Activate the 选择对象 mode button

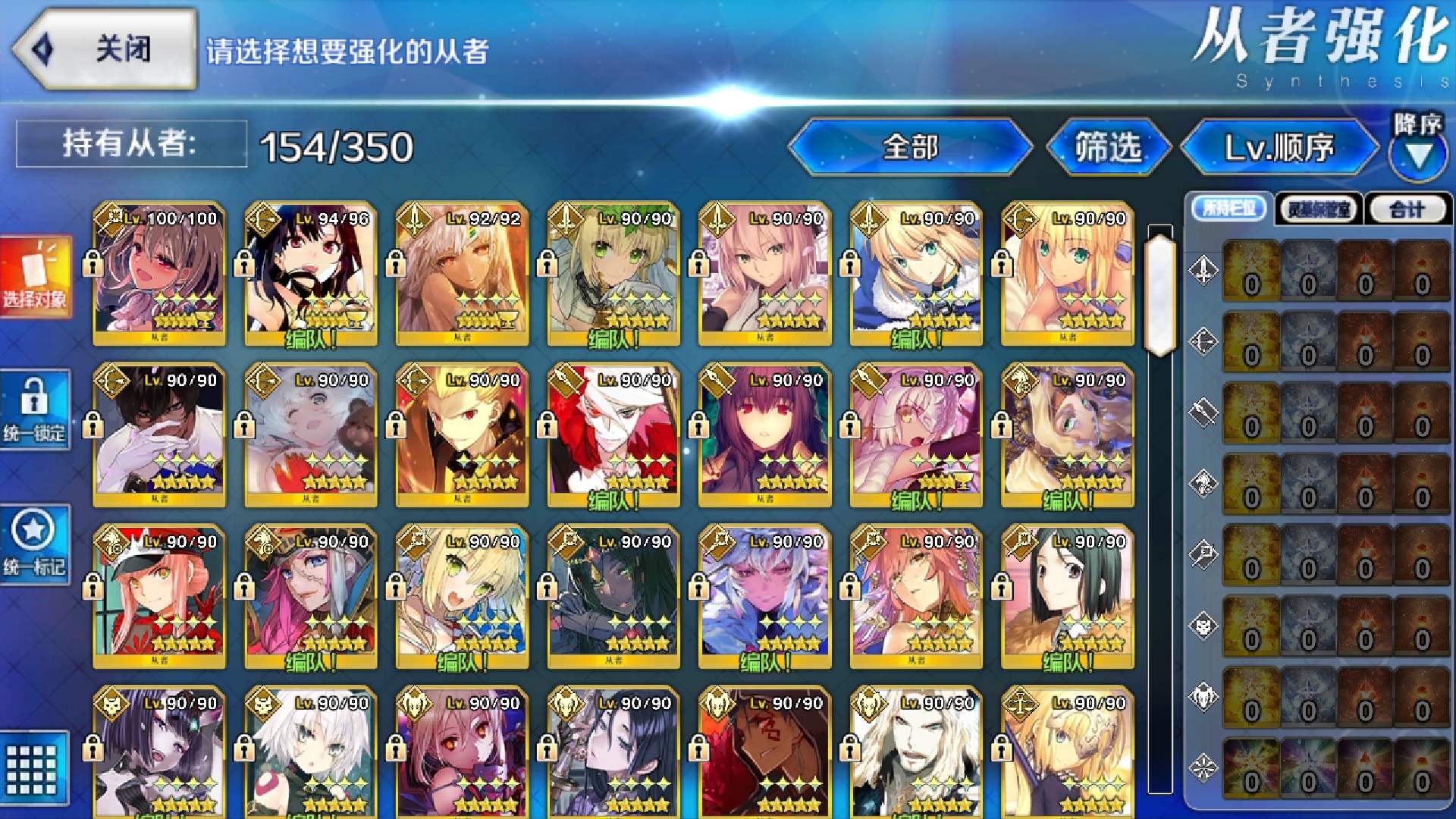(36, 276)
